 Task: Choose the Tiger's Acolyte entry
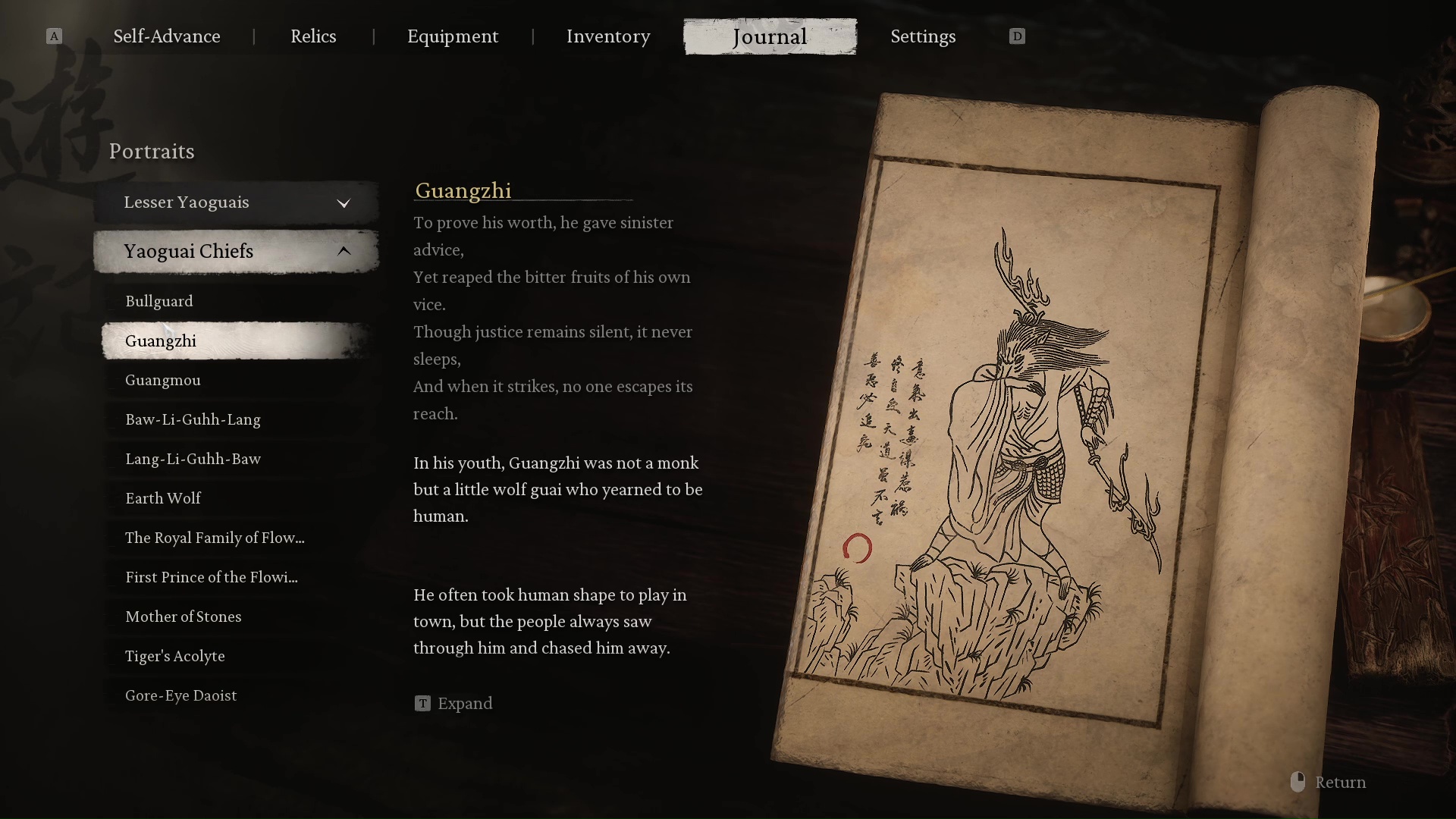(175, 656)
